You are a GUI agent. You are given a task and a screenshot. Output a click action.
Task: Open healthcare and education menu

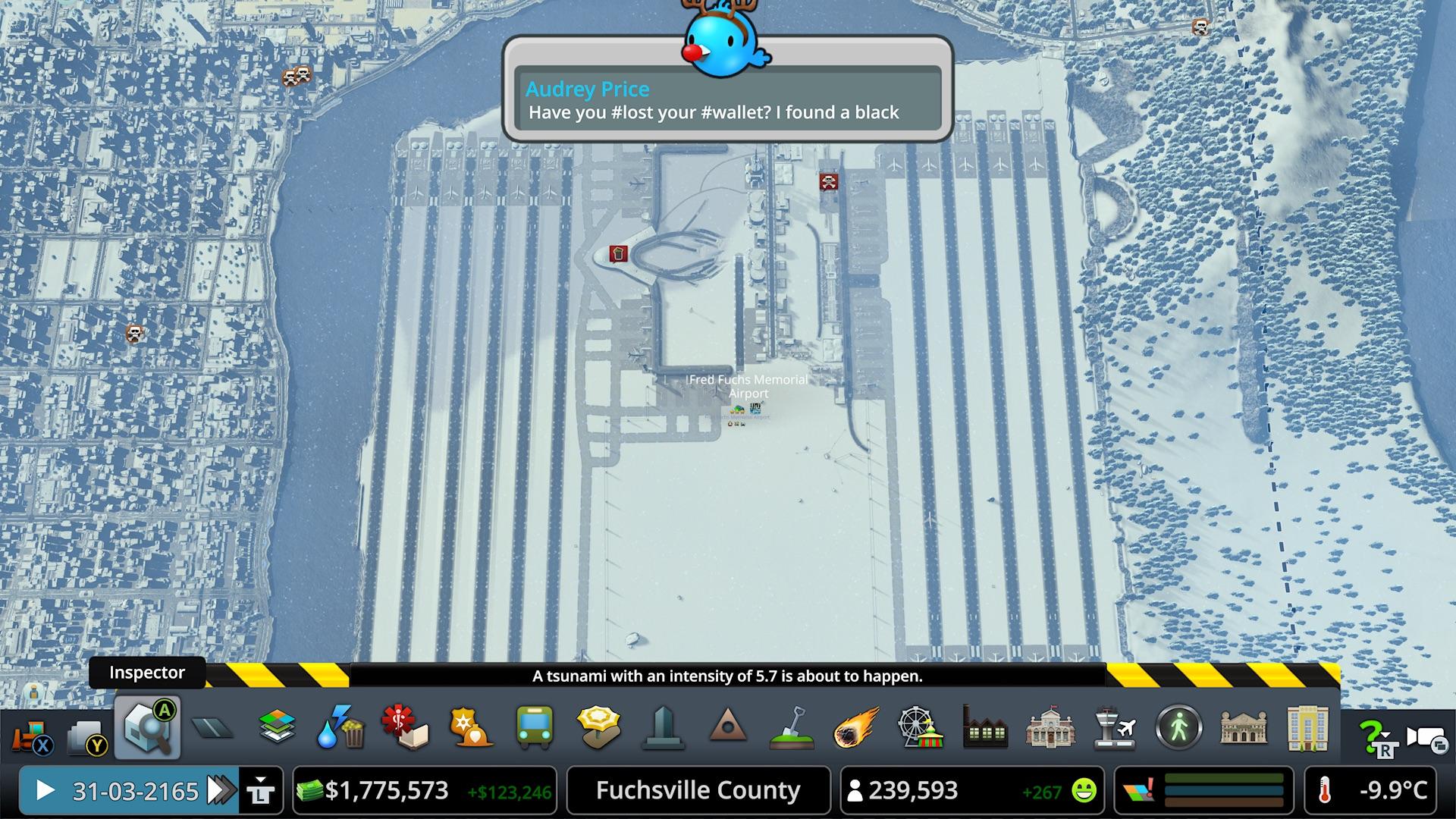coord(406,729)
